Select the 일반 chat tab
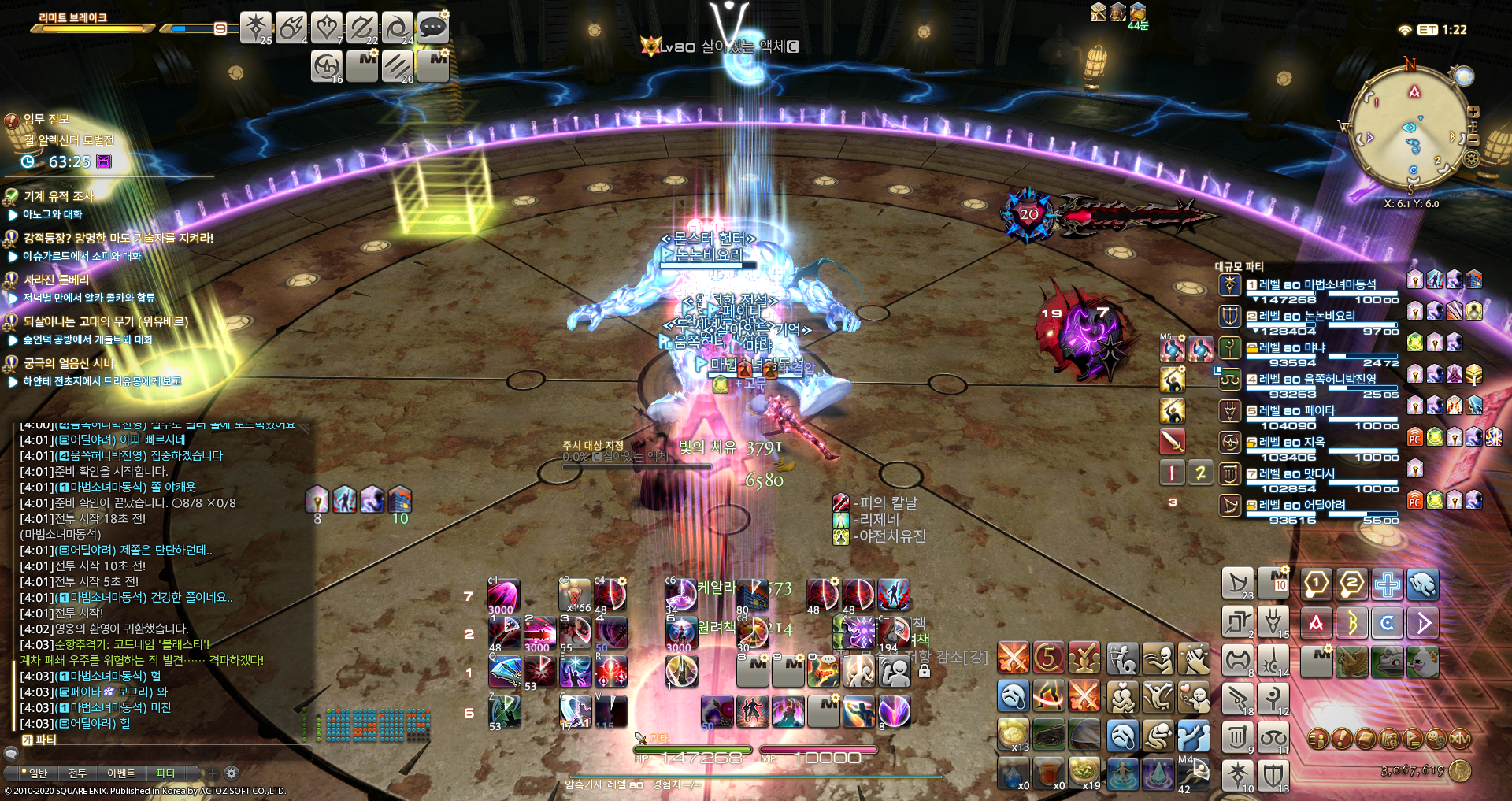The height and width of the screenshot is (801, 1512). click(37, 773)
